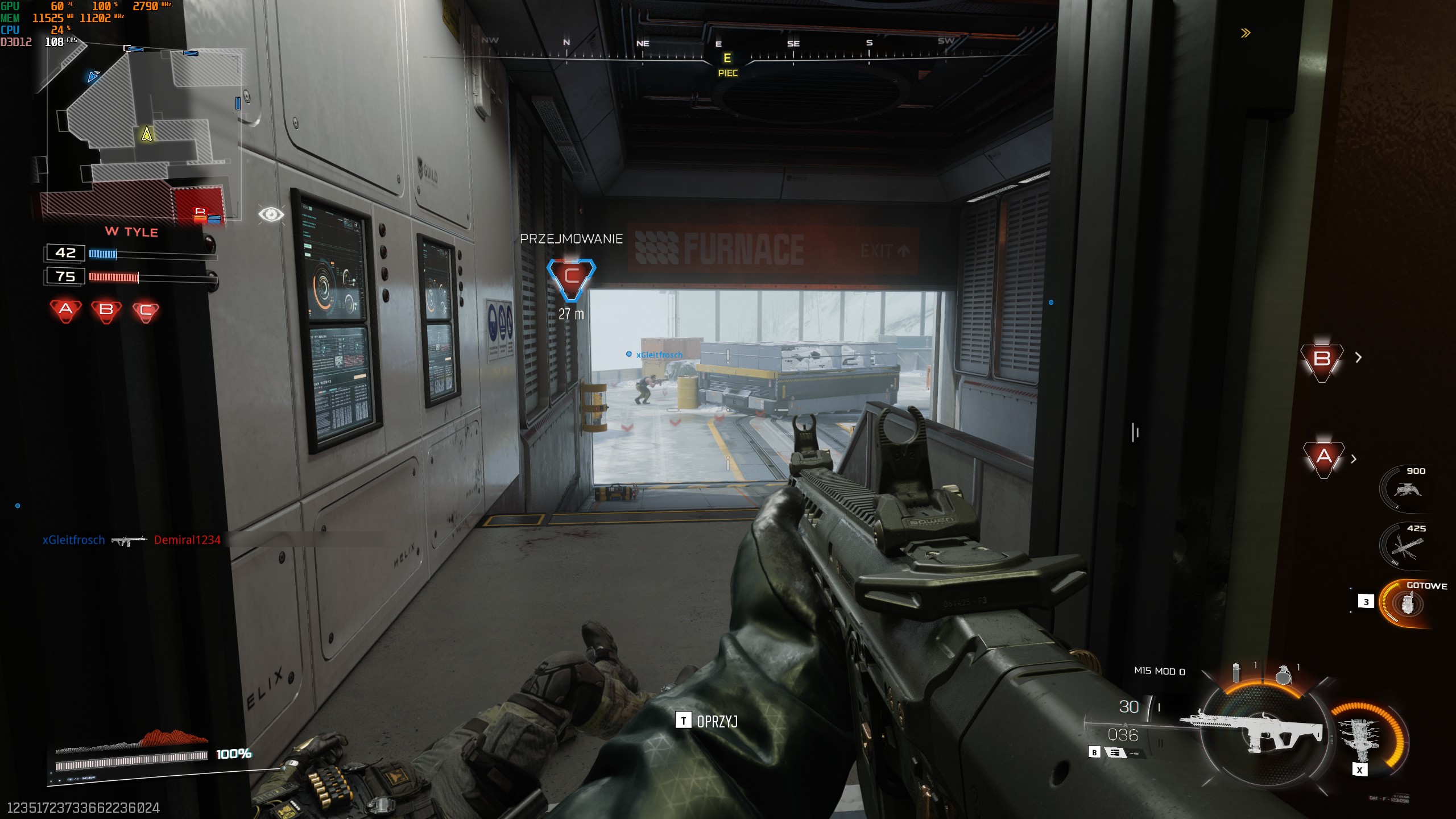The width and height of the screenshot is (1456, 819).
Task: Activate the ready GOTOWE scorestreak
Action: click(x=1408, y=603)
